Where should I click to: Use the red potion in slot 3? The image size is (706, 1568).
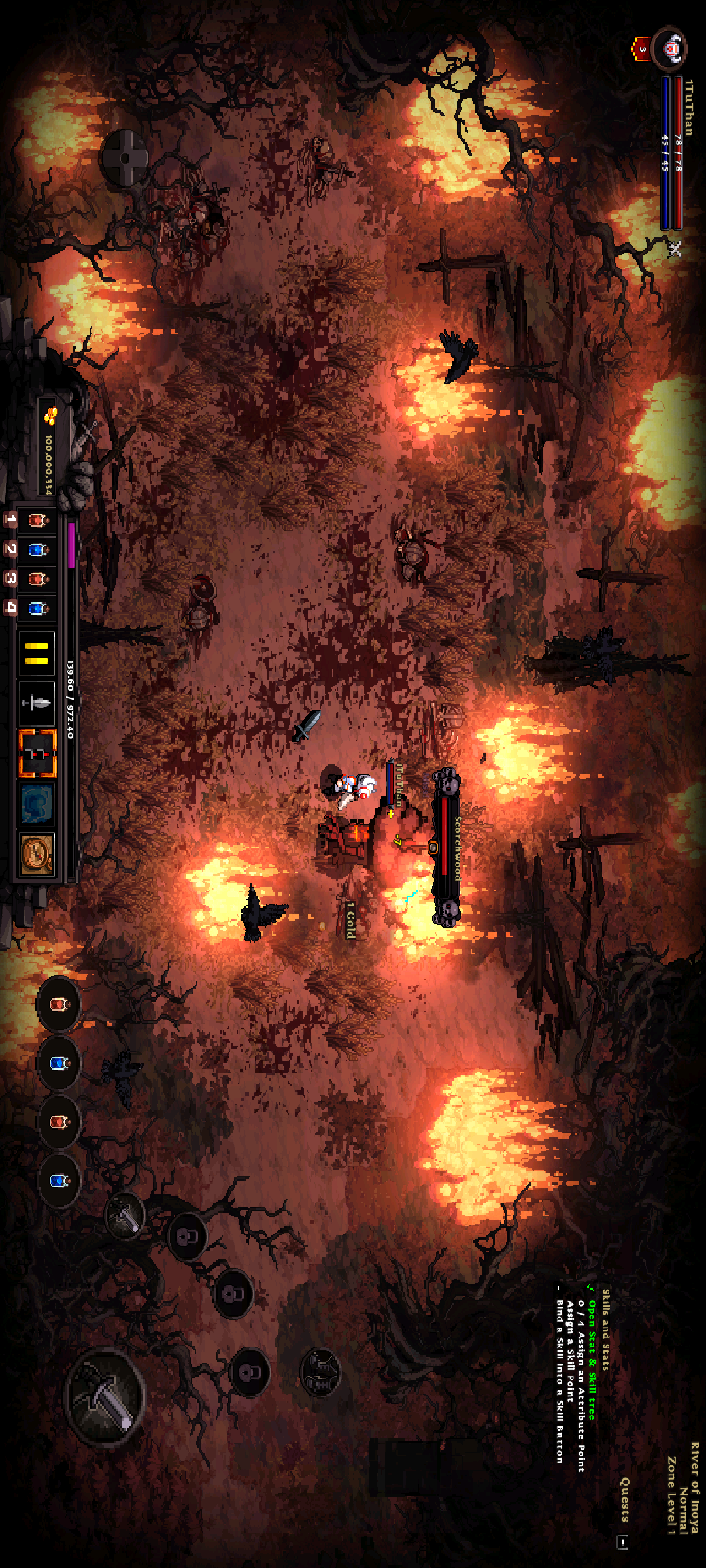coord(37,580)
